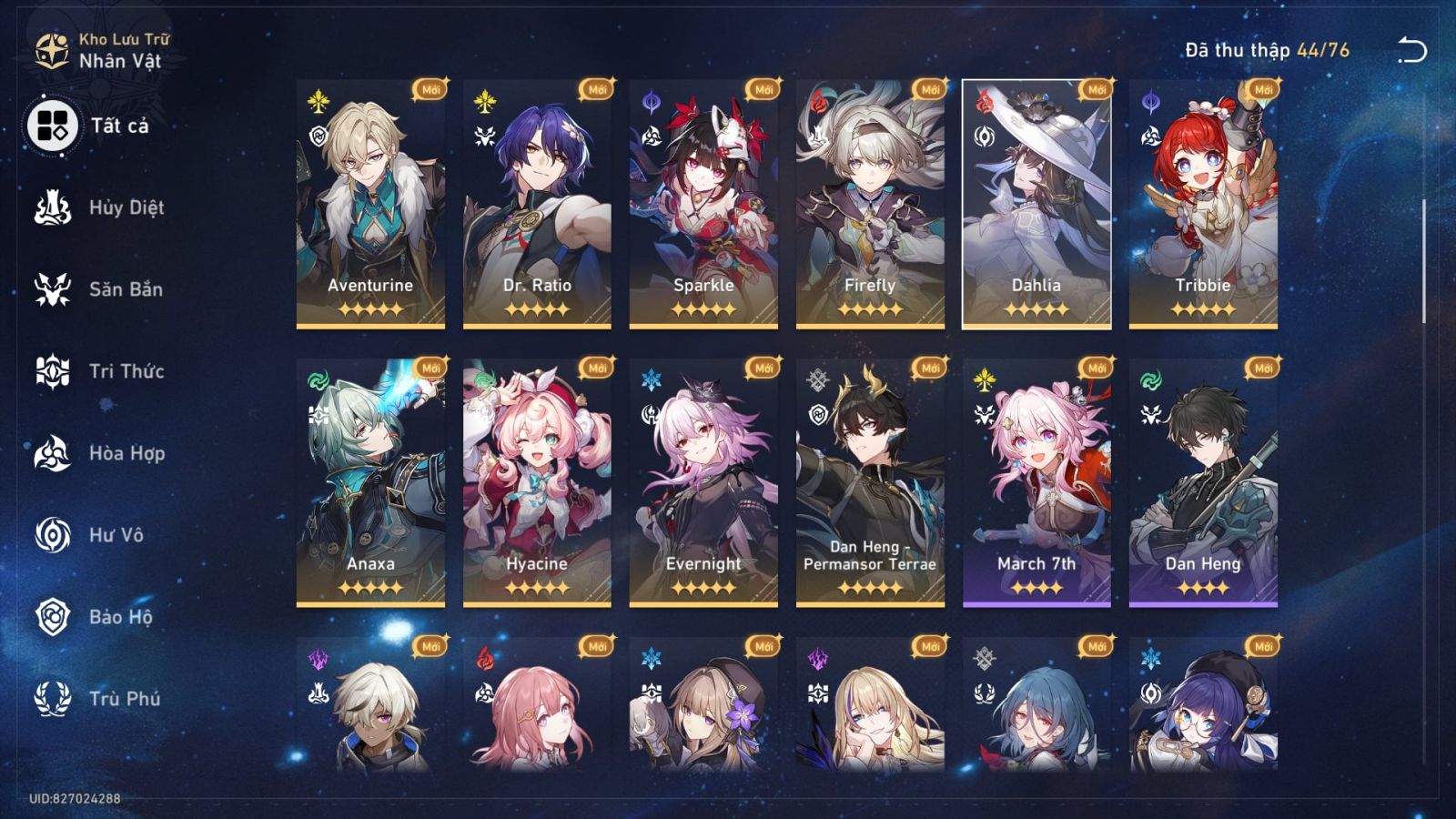Select the highlighted Dahlia character card
This screenshot has height=819, width=1456.
click(1036, 205)
